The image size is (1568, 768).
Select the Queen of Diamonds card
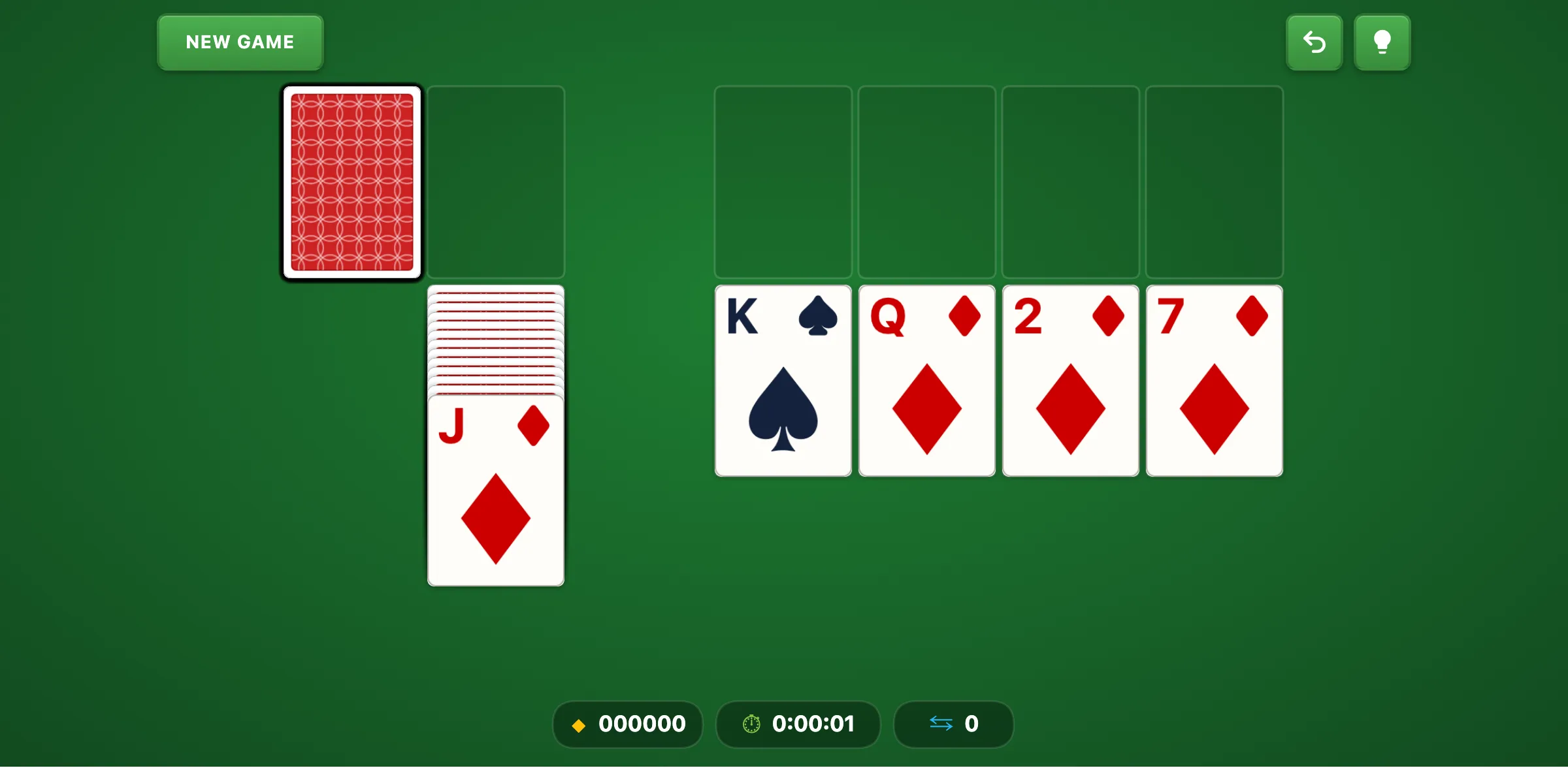click(926, 381)
